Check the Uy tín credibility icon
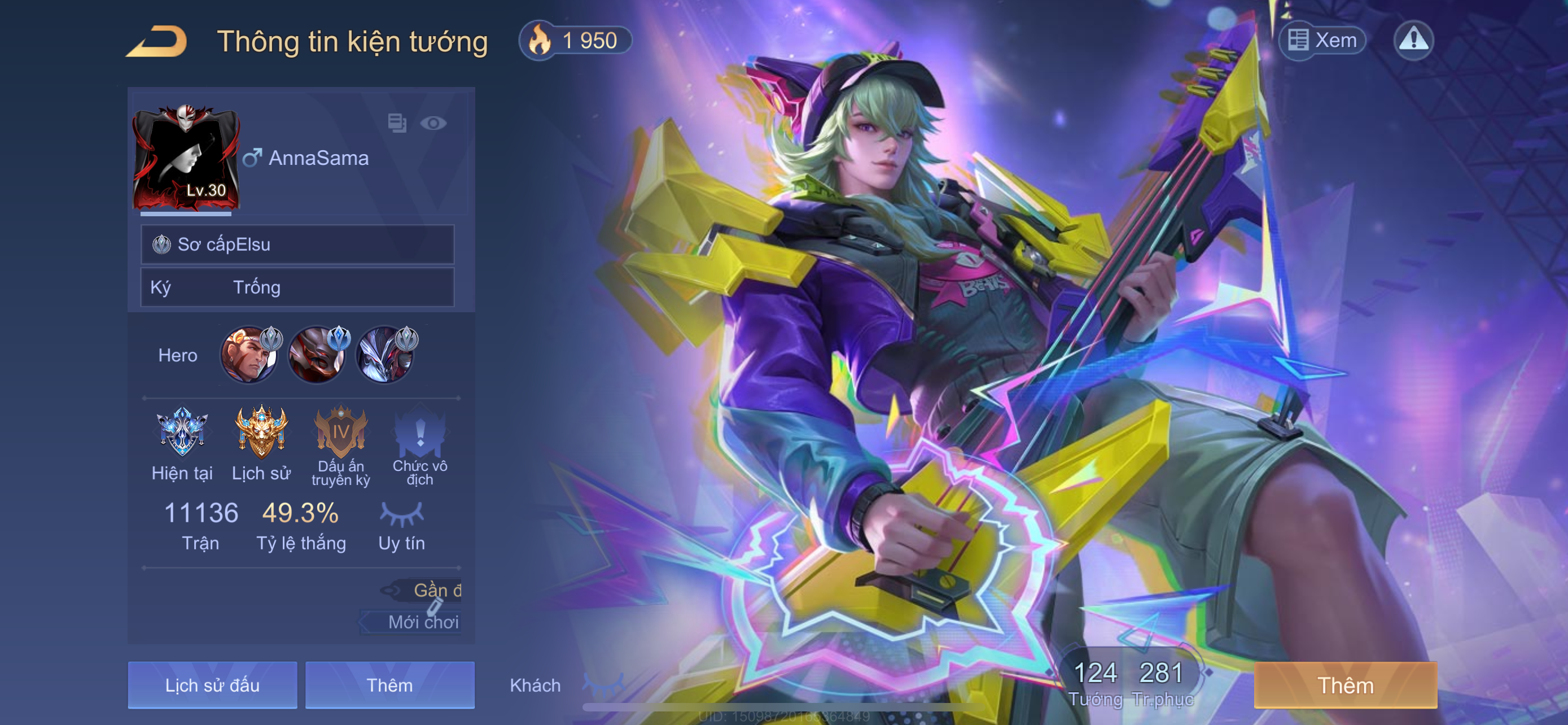This screenshot has height=725, width=1568. [x=402, y=514]
